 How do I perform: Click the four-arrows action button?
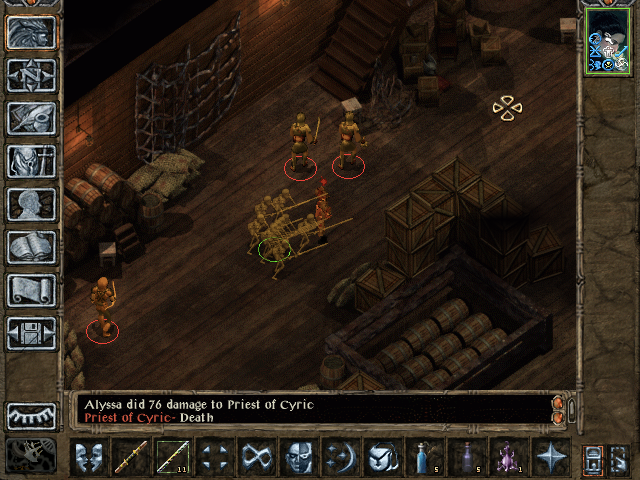click(x=214, y=458)
